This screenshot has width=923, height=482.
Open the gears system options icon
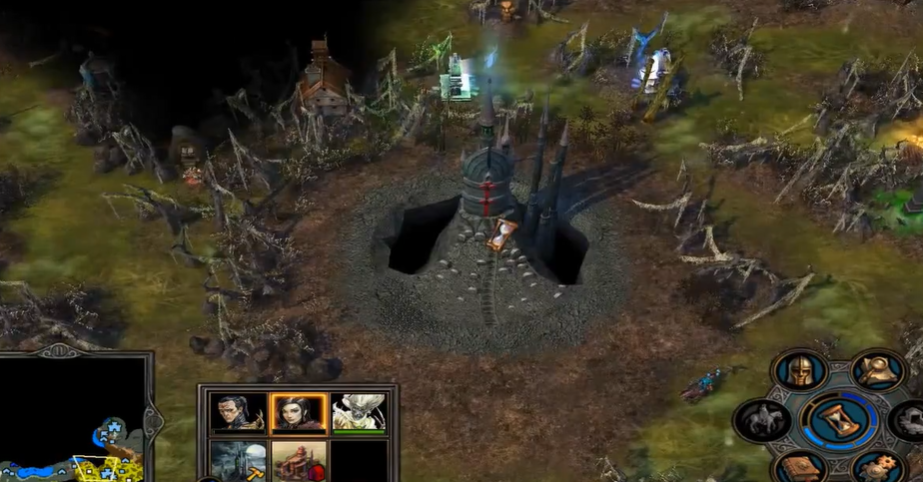pos(879,468)
